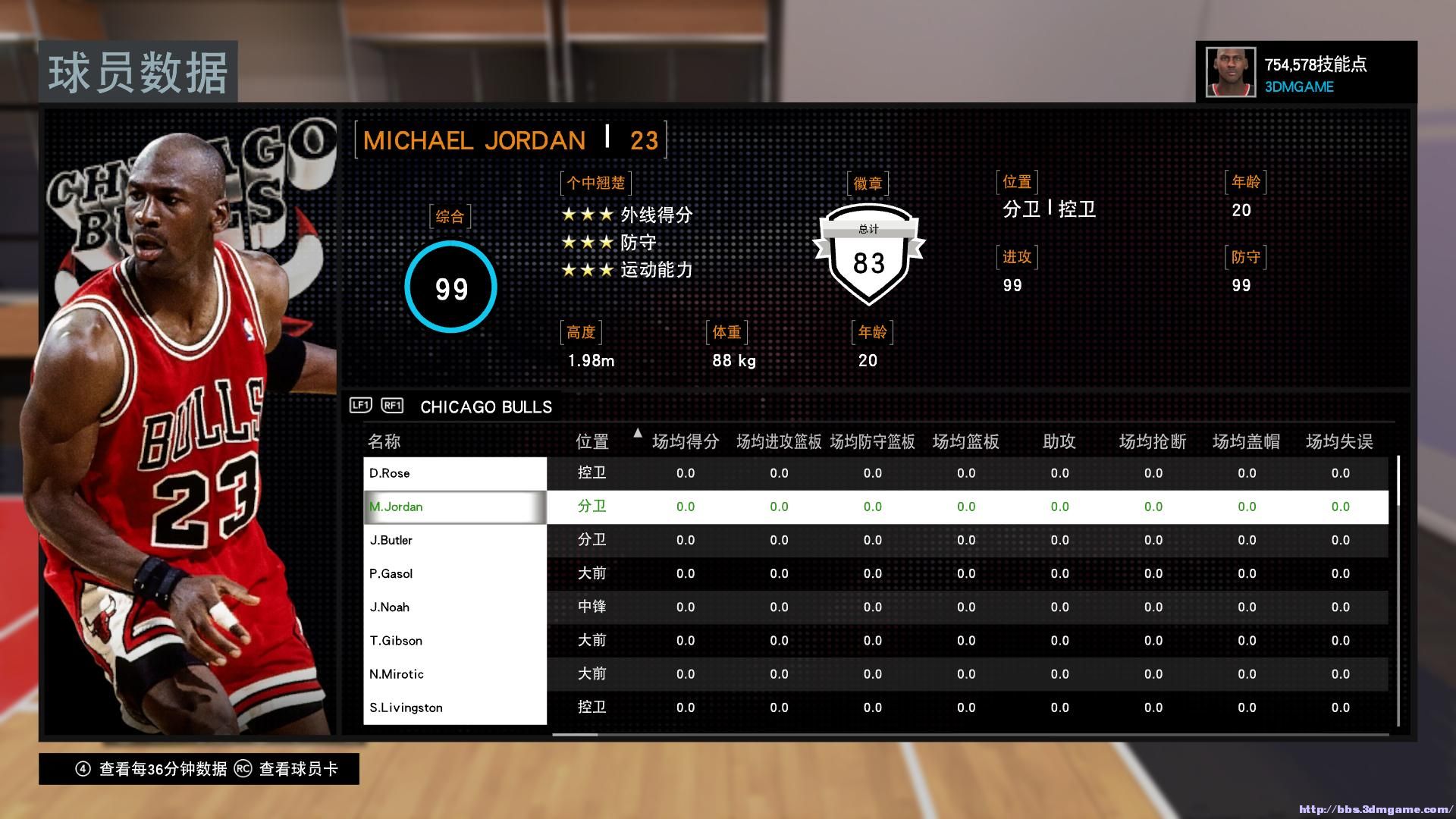Screen dimensions: 1456x819
Task: Sort by 场均盖帽 blocks column header
Action: [1246, 441]
